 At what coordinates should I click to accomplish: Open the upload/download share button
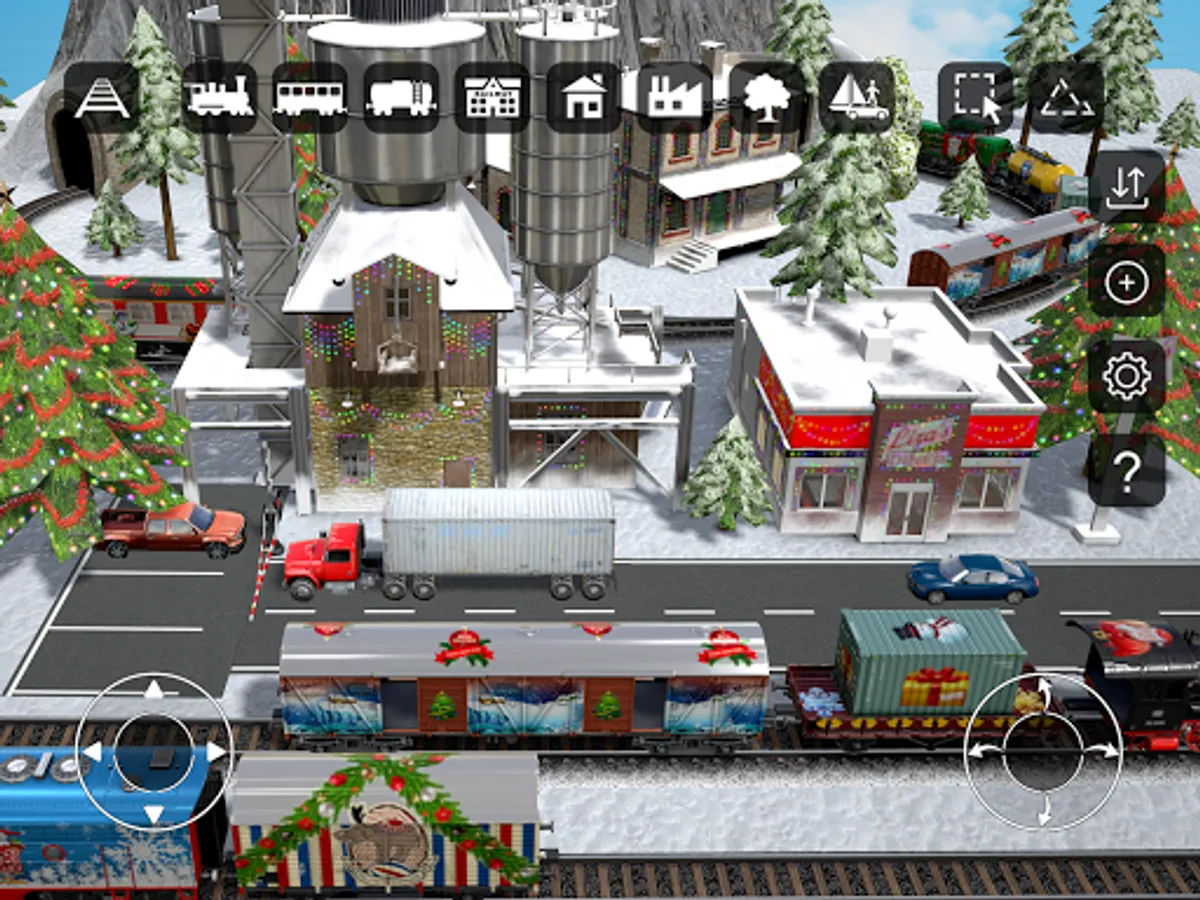coord(1127,187)
